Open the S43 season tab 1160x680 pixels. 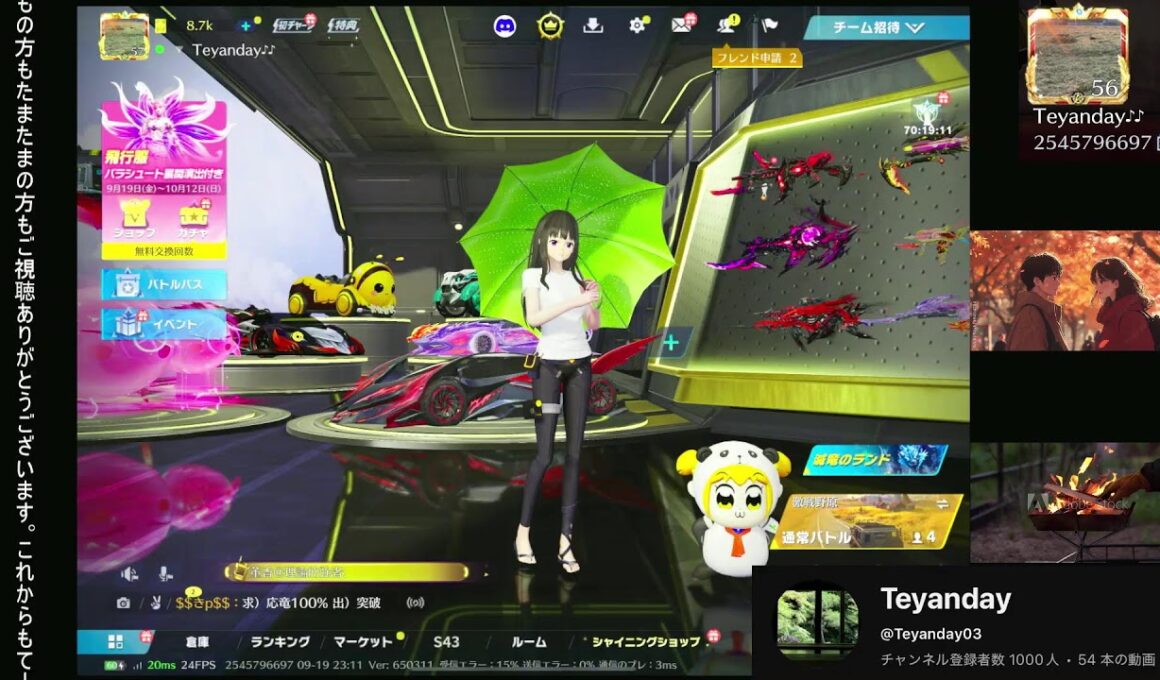coord(446,642)
